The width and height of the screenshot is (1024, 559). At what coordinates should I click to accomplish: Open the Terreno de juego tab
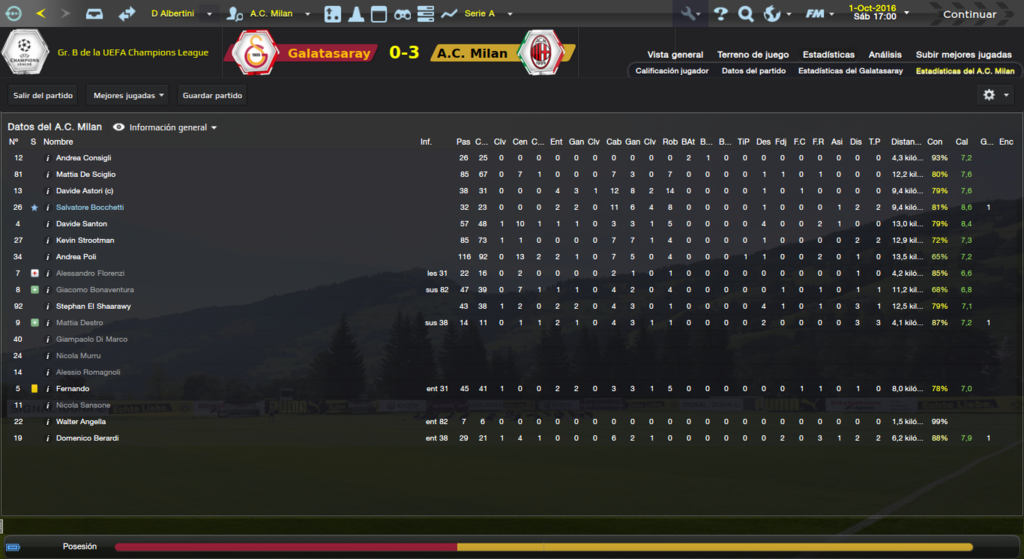[753, 54]
